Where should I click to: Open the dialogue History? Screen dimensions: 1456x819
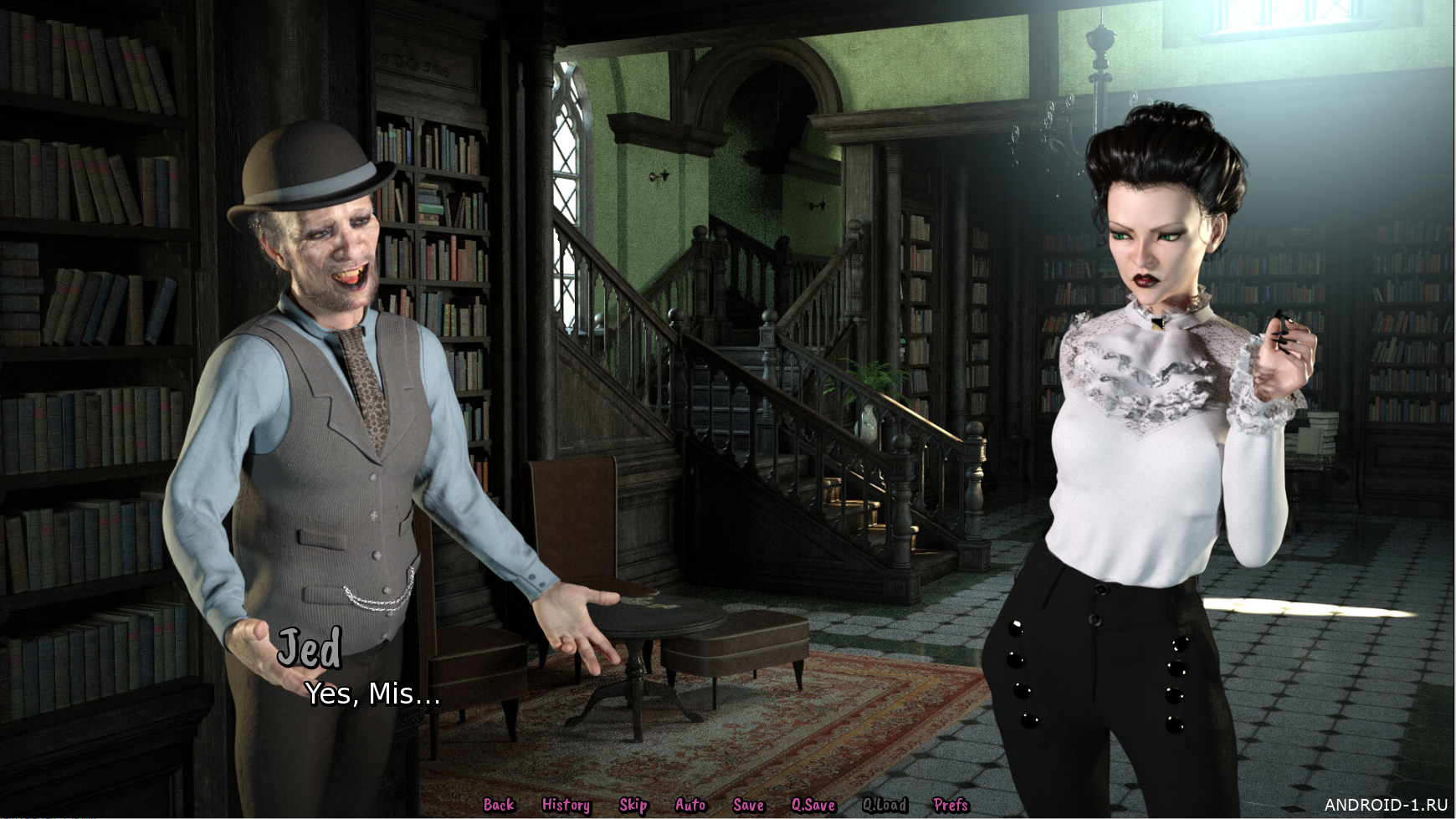[x=566, y=805]
